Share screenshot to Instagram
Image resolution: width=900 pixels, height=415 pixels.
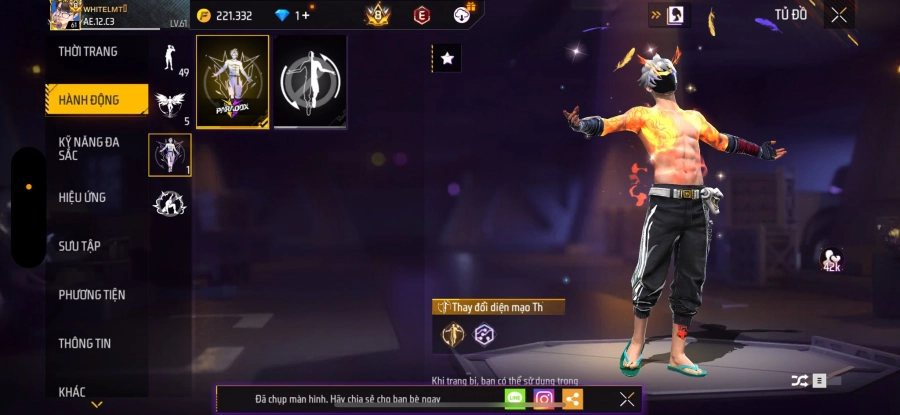(x=544, y=399)
